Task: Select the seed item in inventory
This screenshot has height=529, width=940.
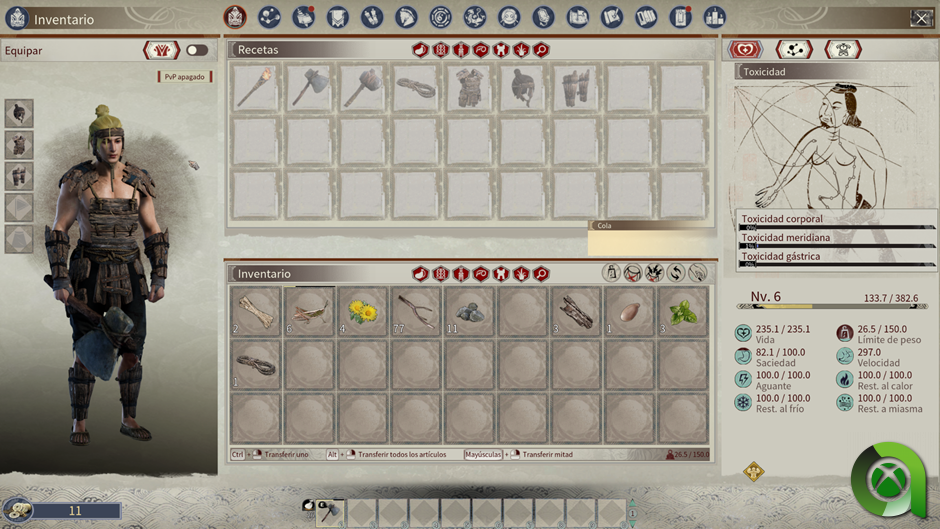Action: (x=629, y=311)
